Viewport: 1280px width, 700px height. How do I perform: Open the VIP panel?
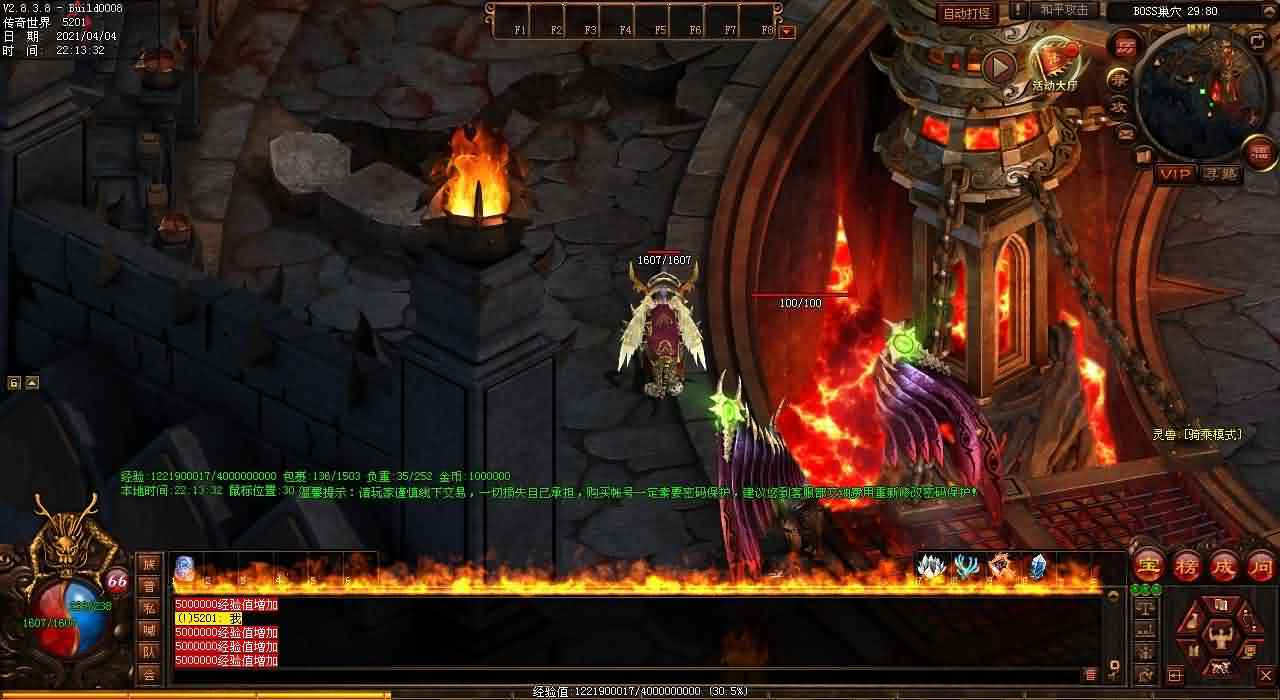[x=1175, y=174]
